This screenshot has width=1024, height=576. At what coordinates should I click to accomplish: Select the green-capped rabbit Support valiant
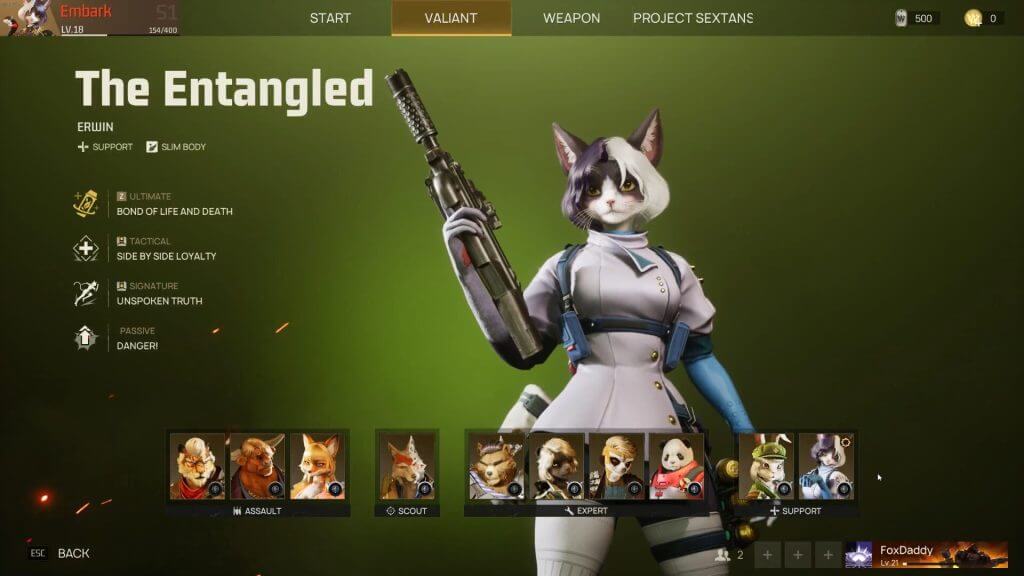(766, 466)
